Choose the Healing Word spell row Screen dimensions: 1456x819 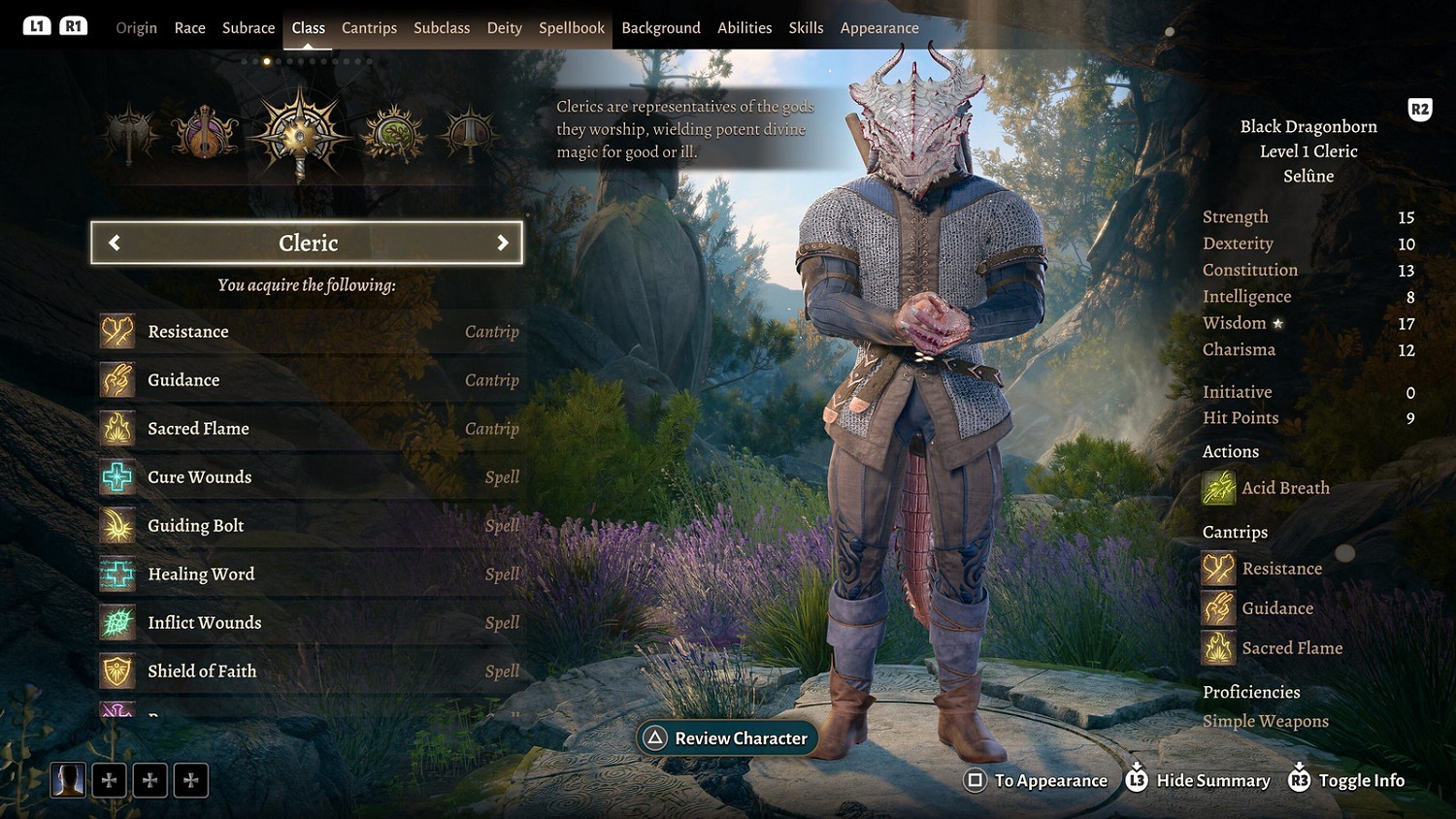309,574
